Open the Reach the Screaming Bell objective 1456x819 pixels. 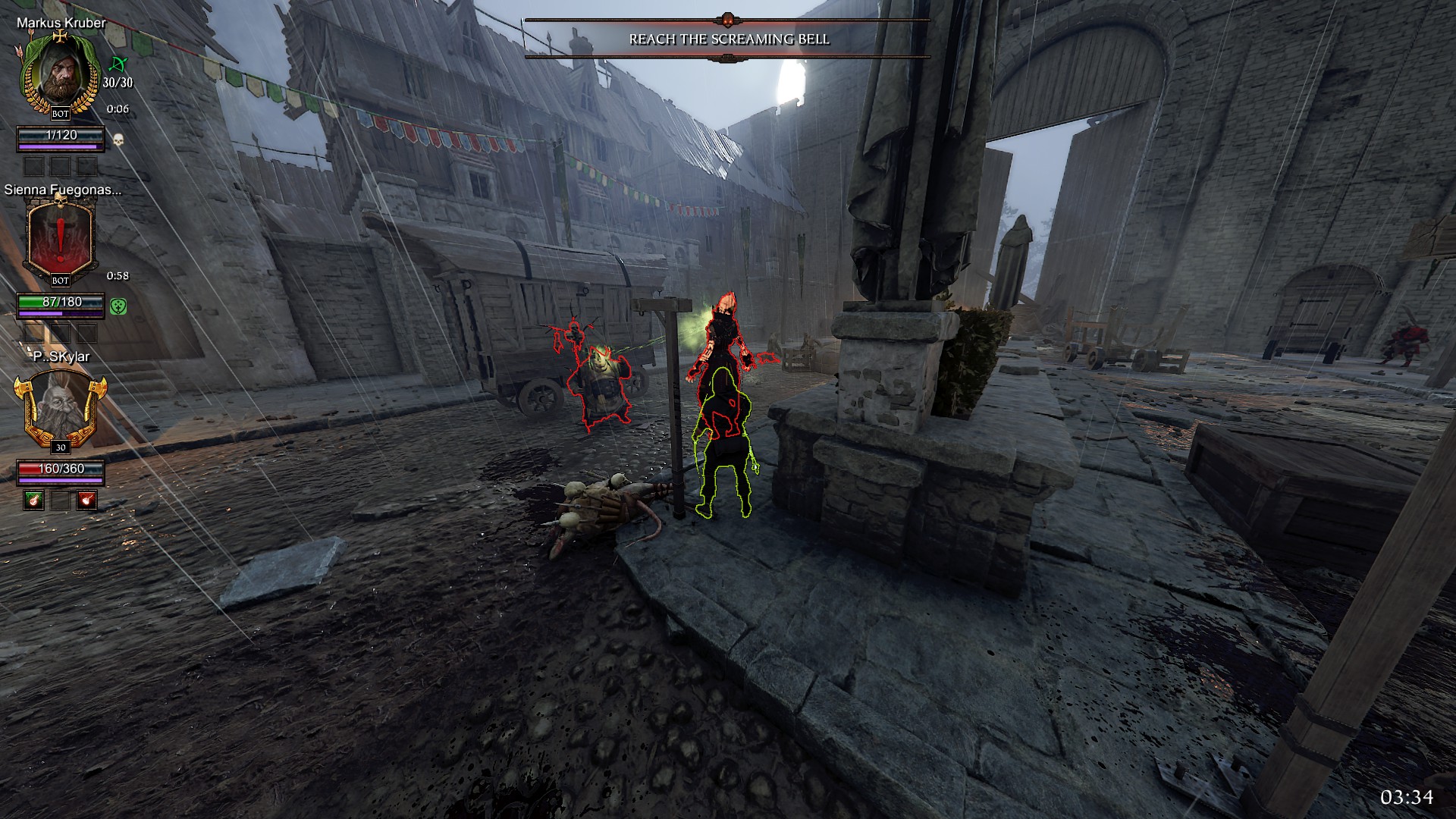(729, 39)
